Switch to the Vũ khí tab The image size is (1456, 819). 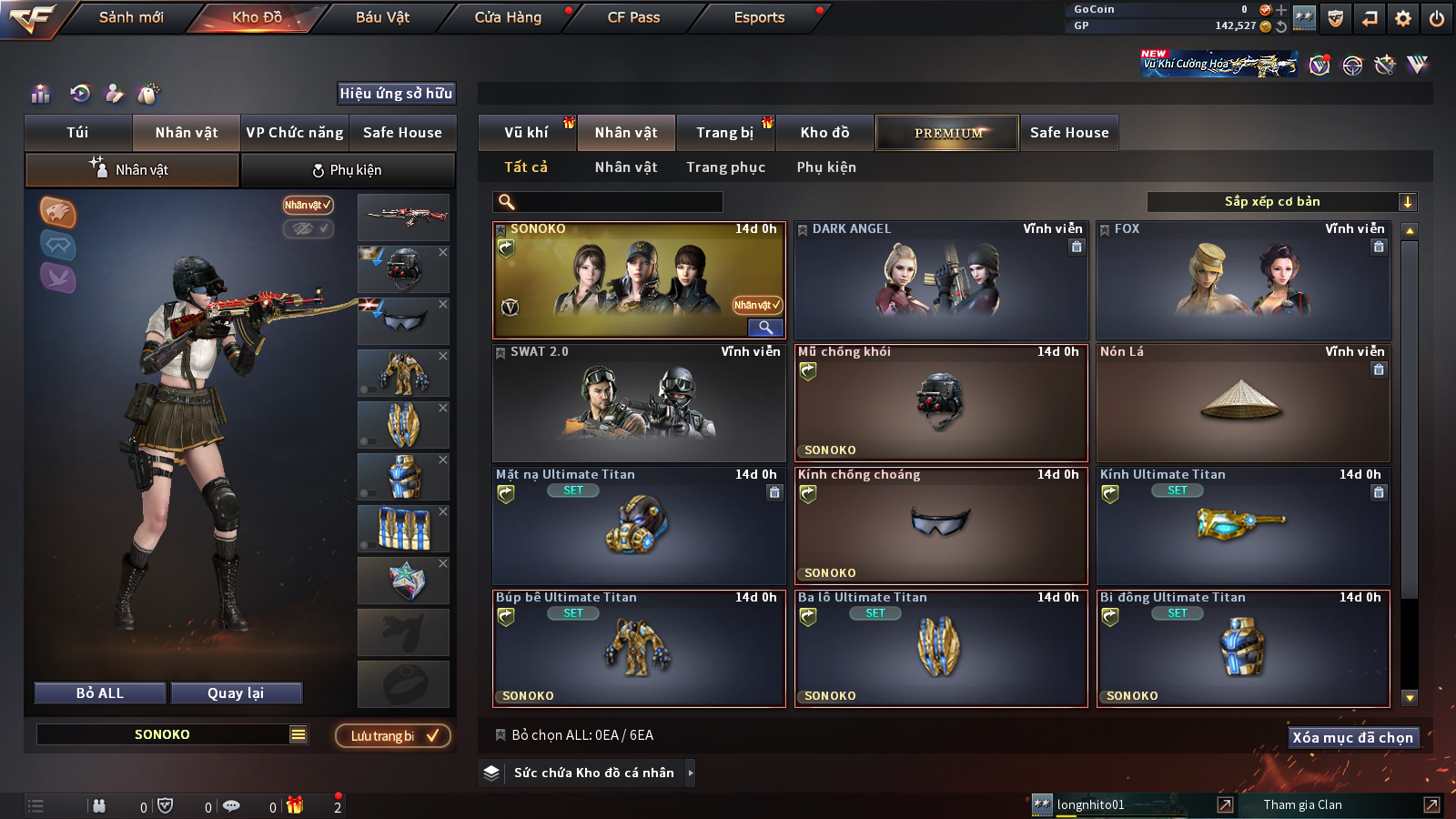[527, 133]
